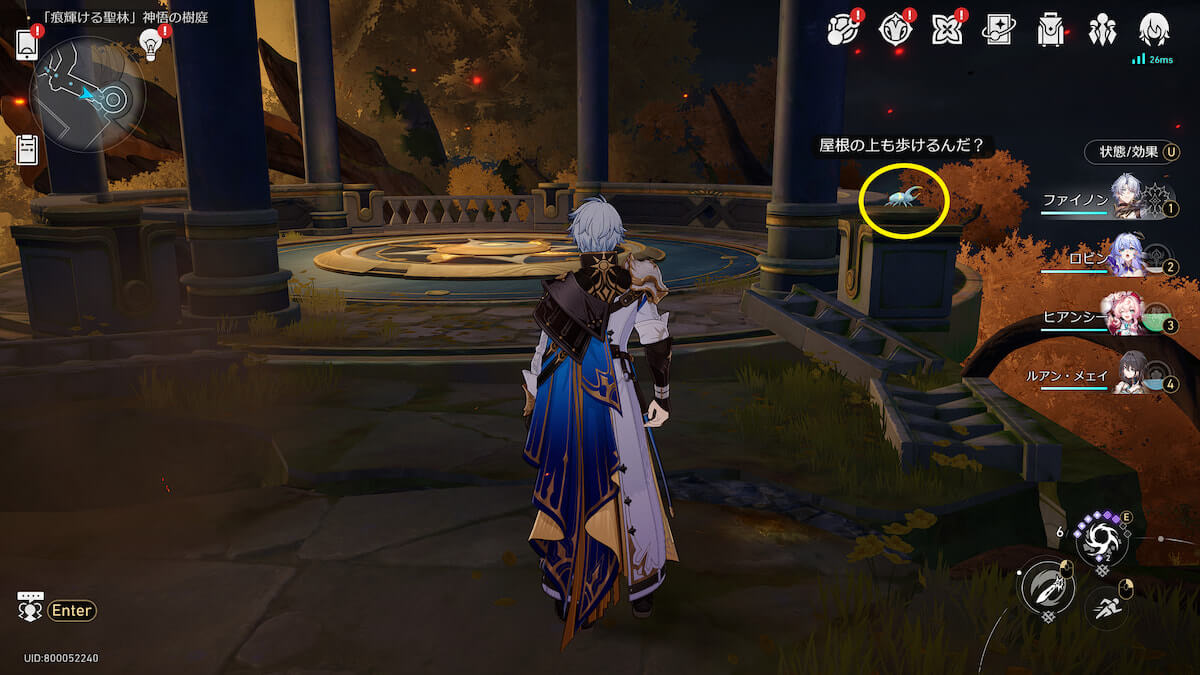Screen dimensions: 1200x675
Task: Open the phone menu icon
Action: tap(27, 45)
